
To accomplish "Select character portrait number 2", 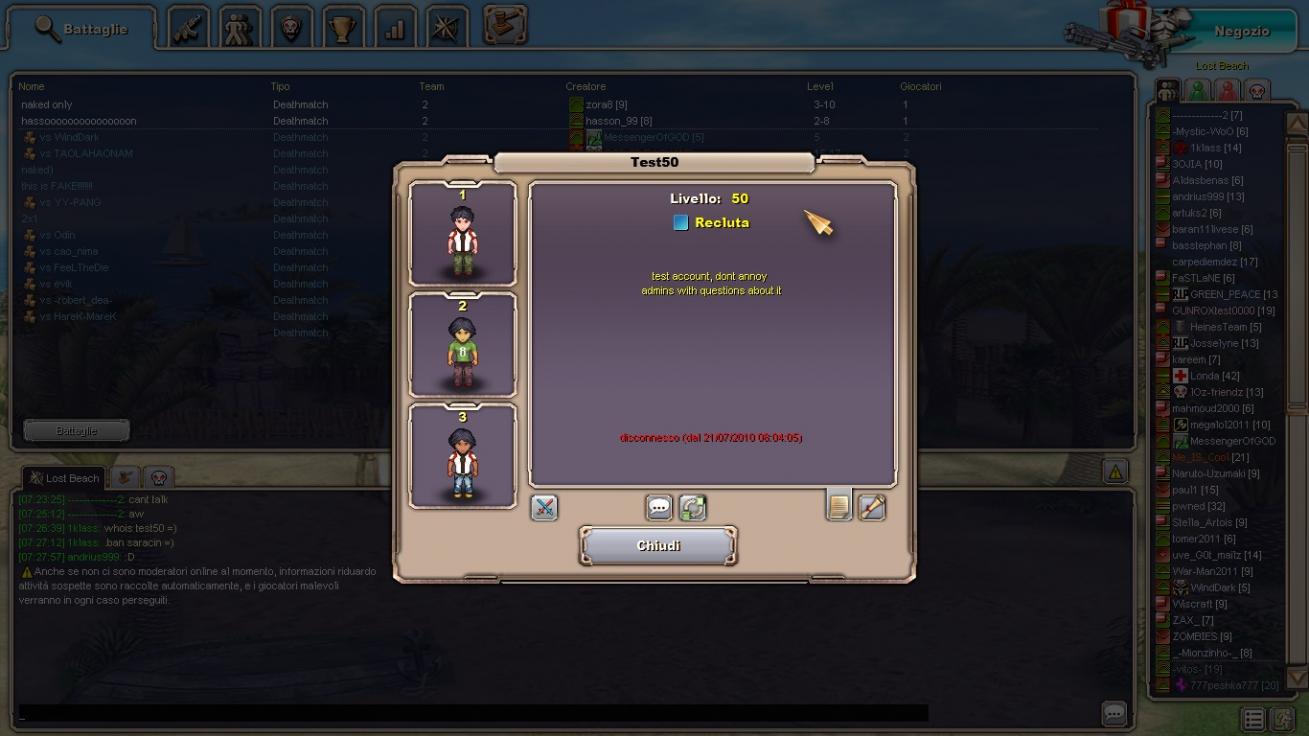I will 462,345.
